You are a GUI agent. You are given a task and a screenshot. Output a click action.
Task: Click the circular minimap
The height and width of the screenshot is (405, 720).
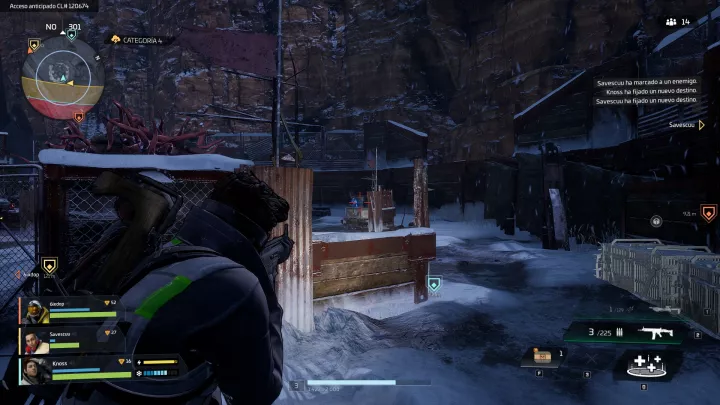pos(63,78)
